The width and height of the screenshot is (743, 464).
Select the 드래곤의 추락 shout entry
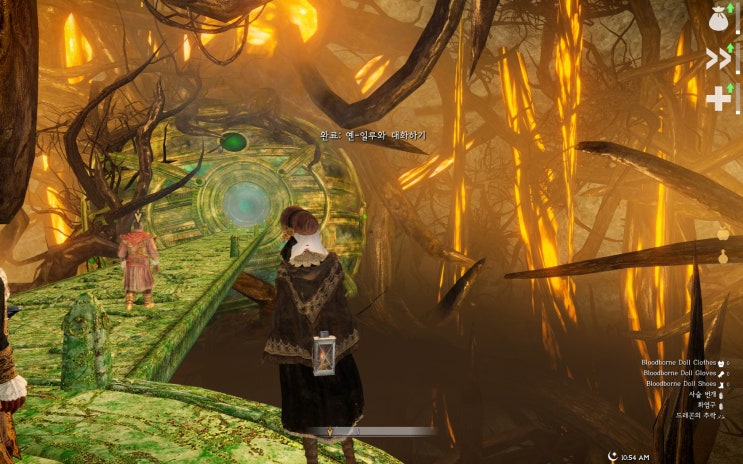(x=695, y=415)
